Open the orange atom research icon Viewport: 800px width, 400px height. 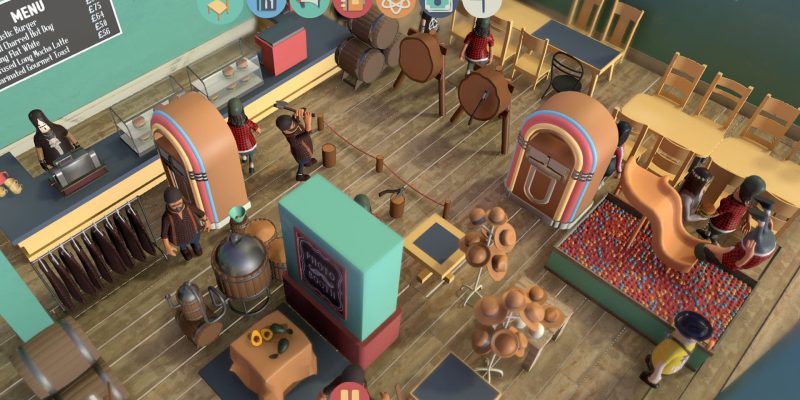[397, 6]
